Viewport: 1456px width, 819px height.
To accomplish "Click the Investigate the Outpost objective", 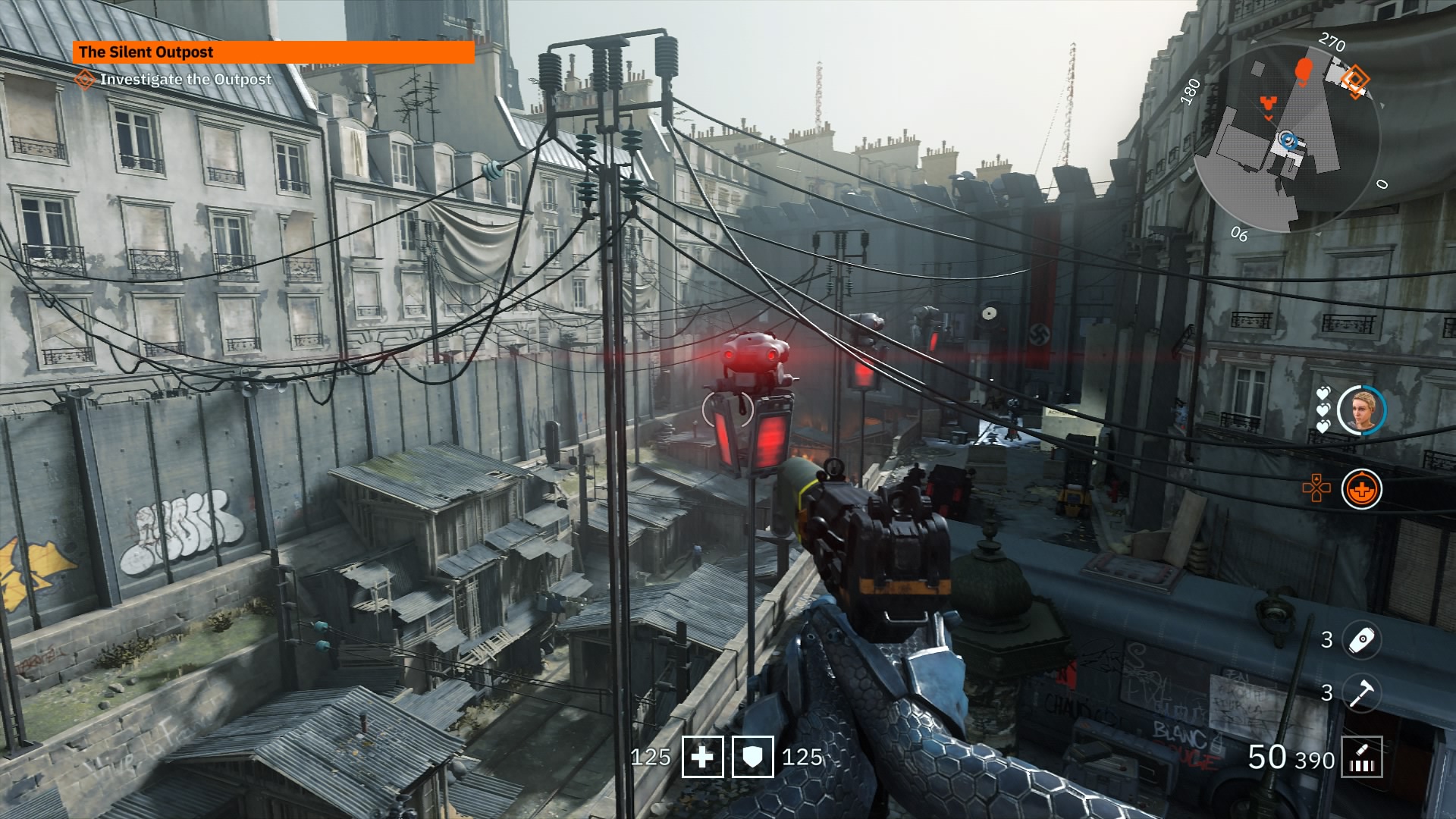I will coord(185,79).
